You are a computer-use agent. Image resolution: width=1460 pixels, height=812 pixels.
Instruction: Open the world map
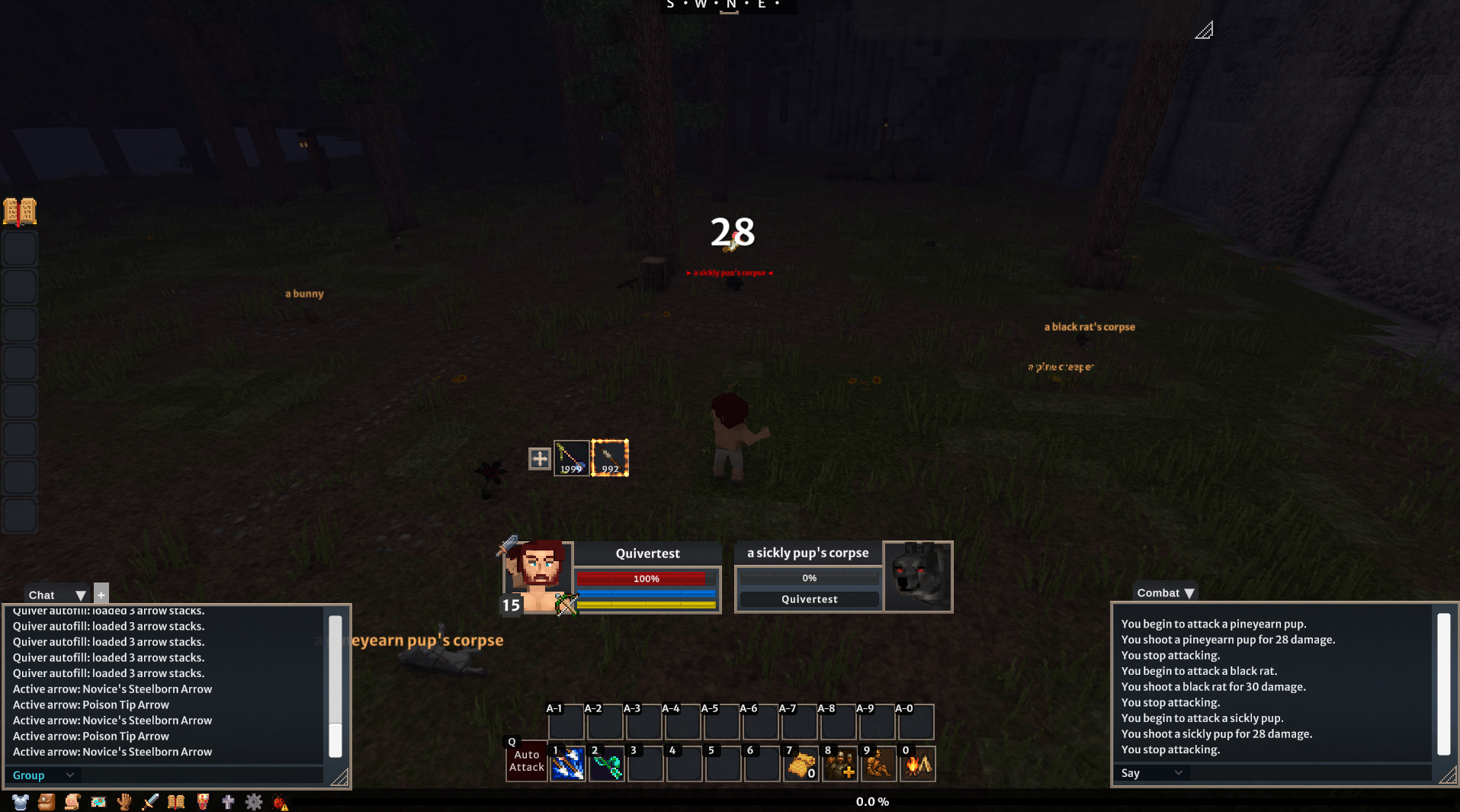coord(98,801)
